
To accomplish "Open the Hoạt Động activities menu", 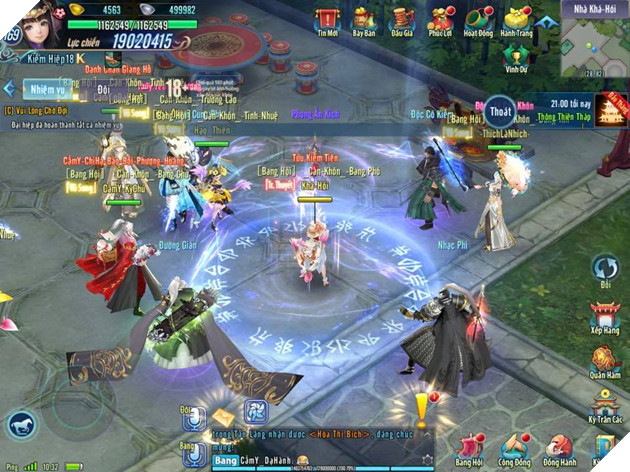I will [479, 19].
